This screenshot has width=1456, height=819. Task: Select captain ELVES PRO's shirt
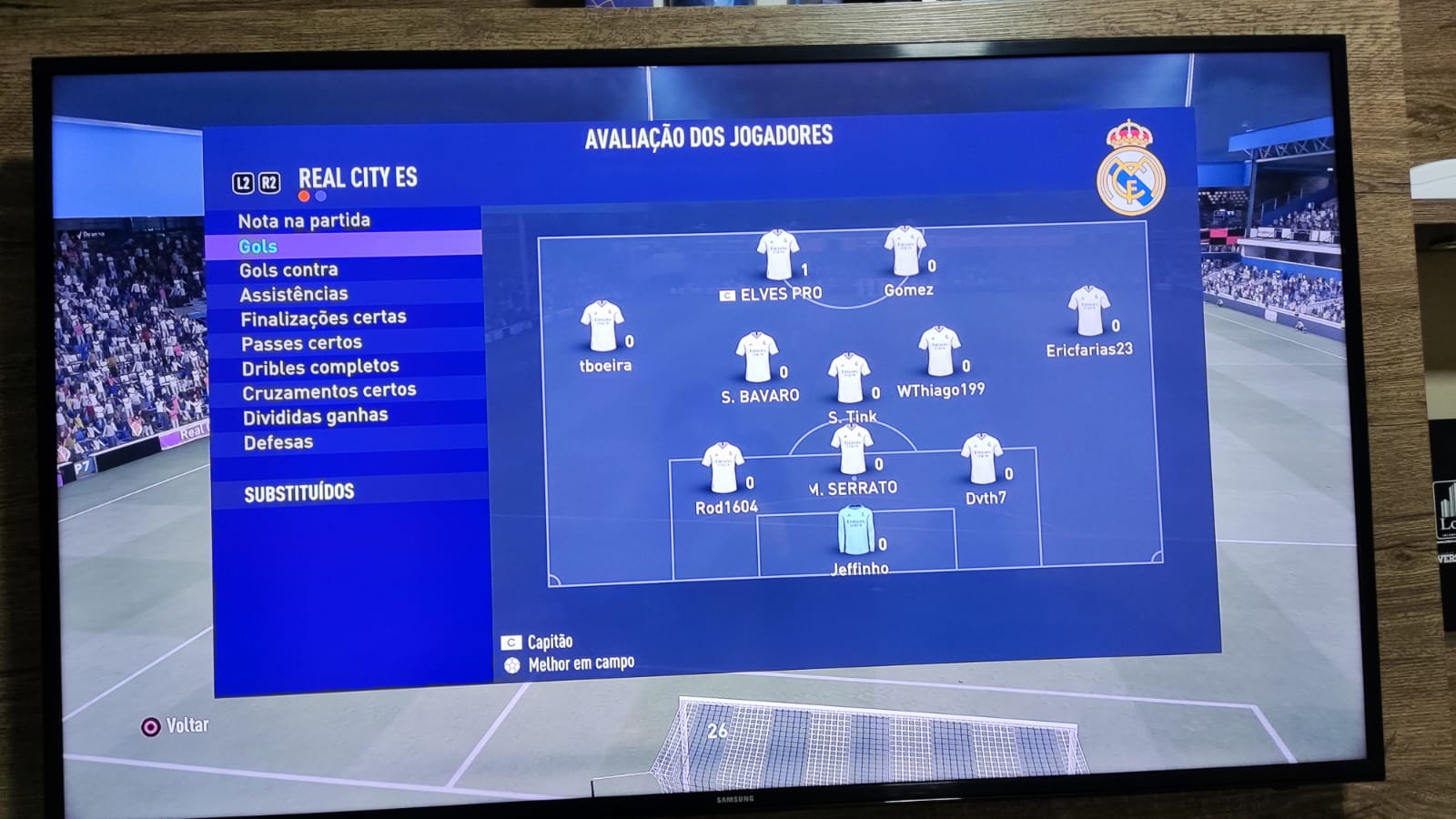[x=778, y=255]
